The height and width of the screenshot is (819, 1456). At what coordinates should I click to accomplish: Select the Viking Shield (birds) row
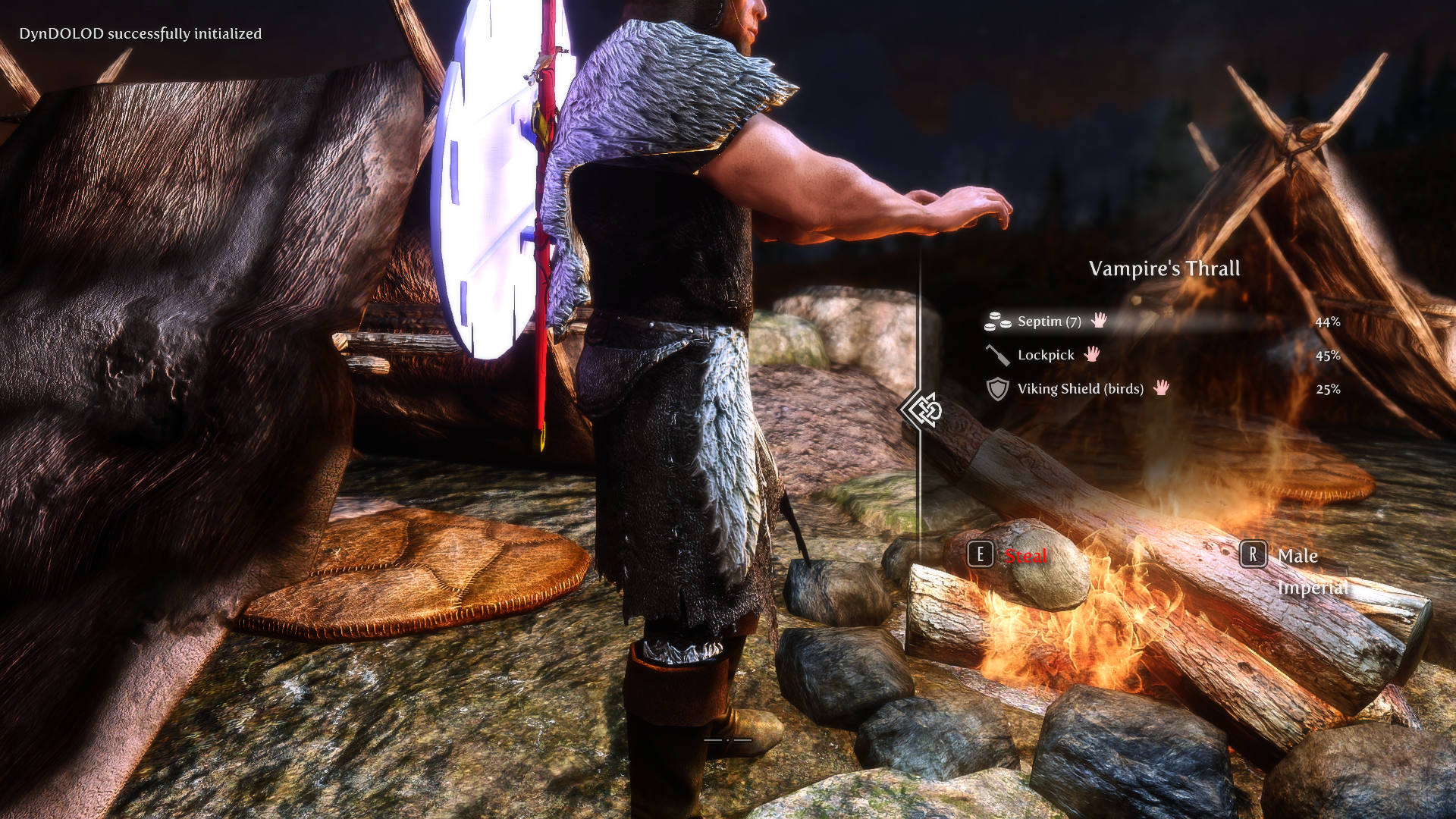[1081, 389]
